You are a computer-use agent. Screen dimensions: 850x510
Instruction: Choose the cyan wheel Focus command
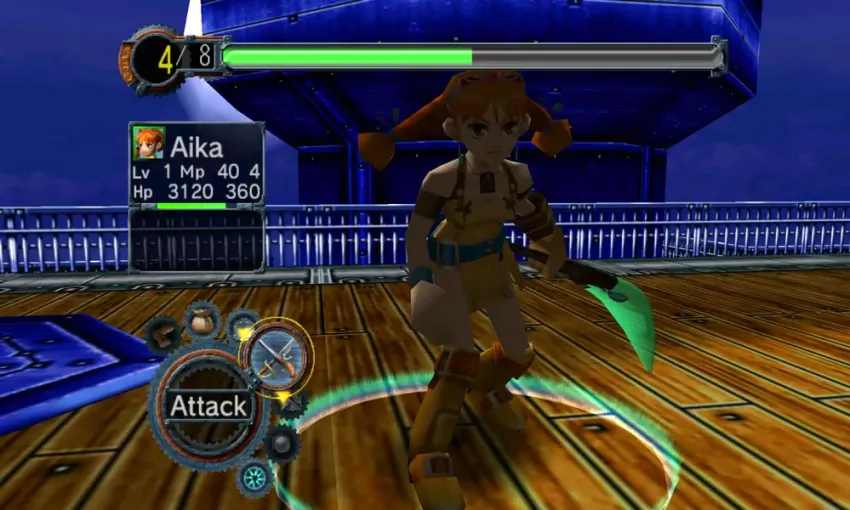pos(256,476)
